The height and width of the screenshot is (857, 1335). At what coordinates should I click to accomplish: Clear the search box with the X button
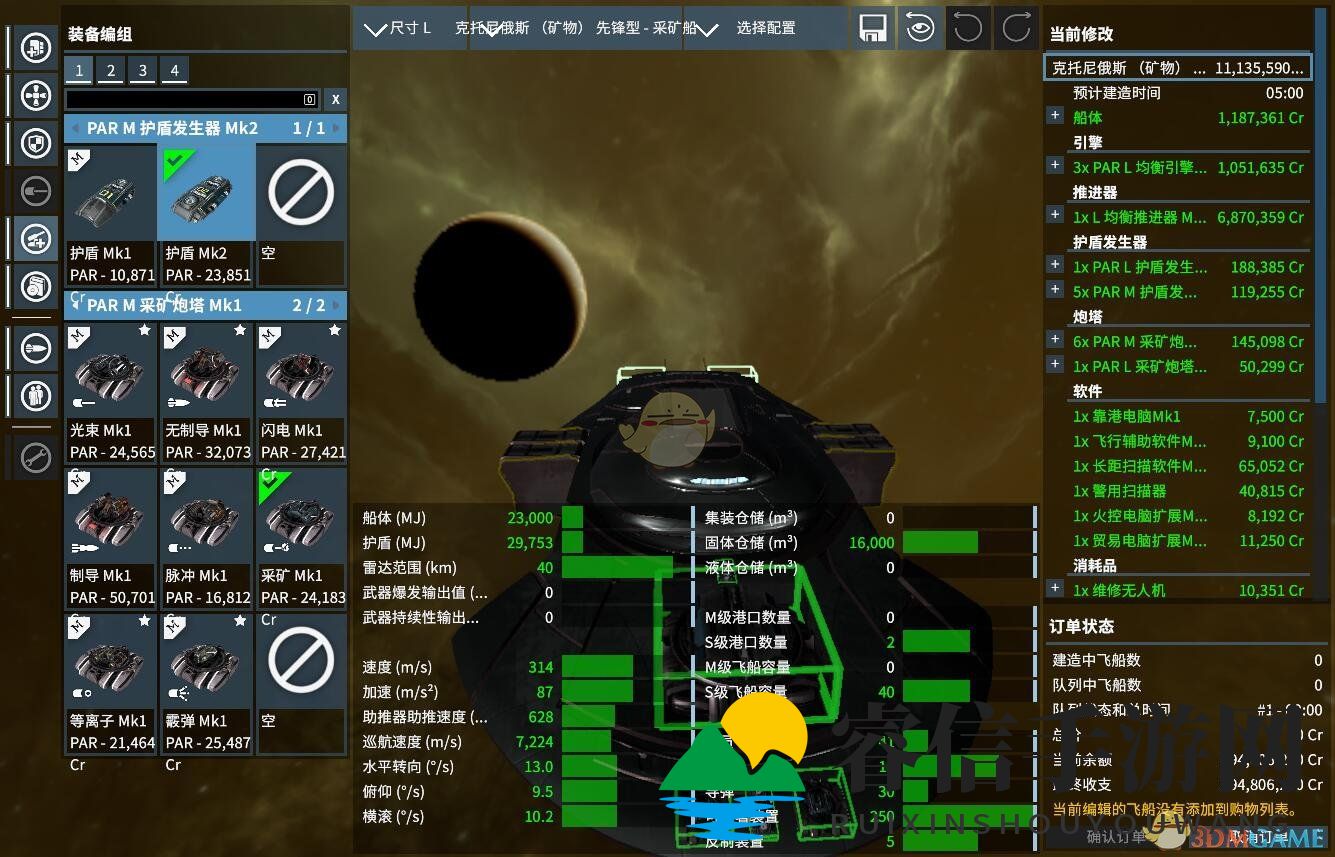click(335, 99)
